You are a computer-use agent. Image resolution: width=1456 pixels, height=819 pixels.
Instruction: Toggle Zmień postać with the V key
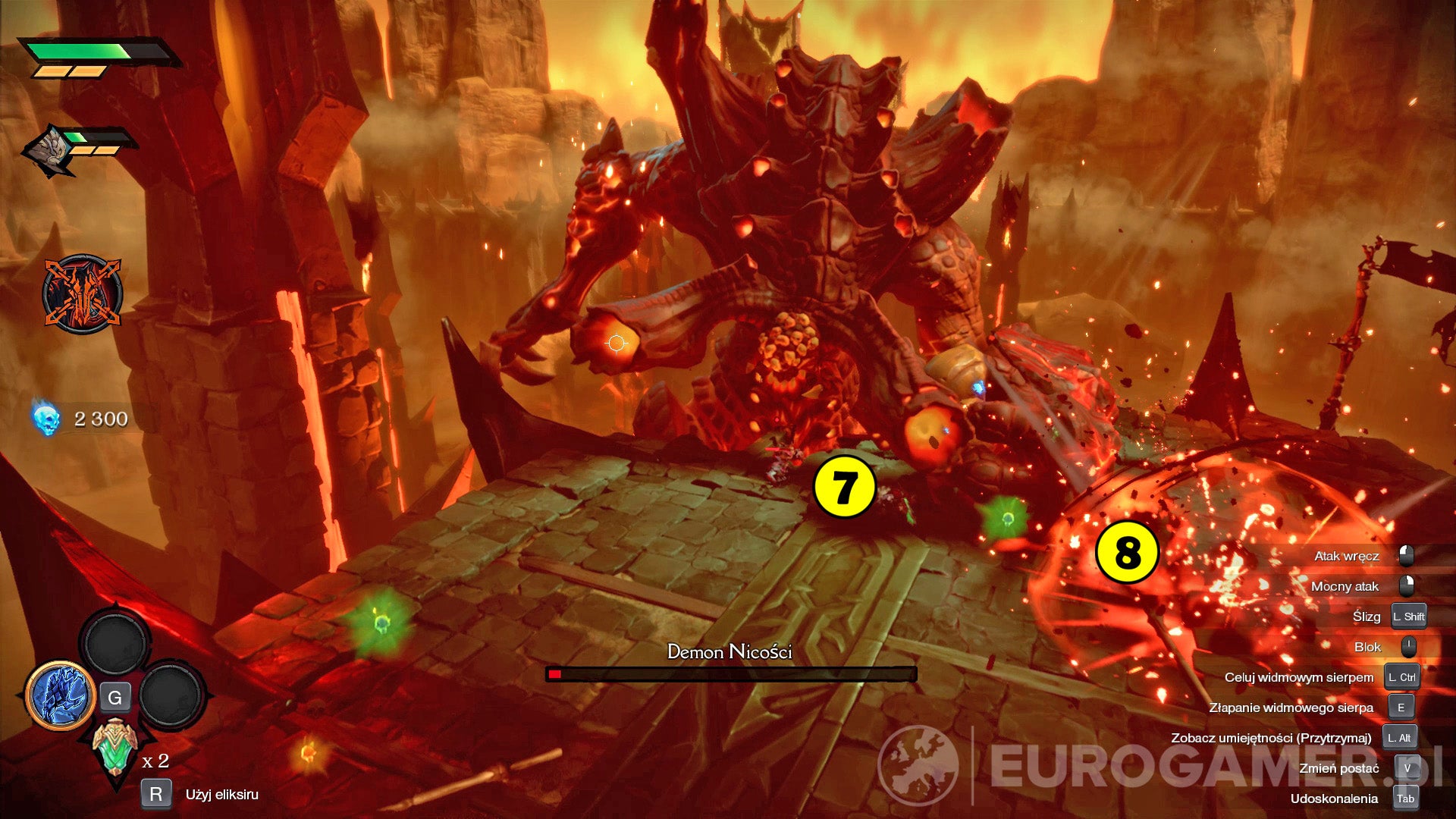(1408, 767)
